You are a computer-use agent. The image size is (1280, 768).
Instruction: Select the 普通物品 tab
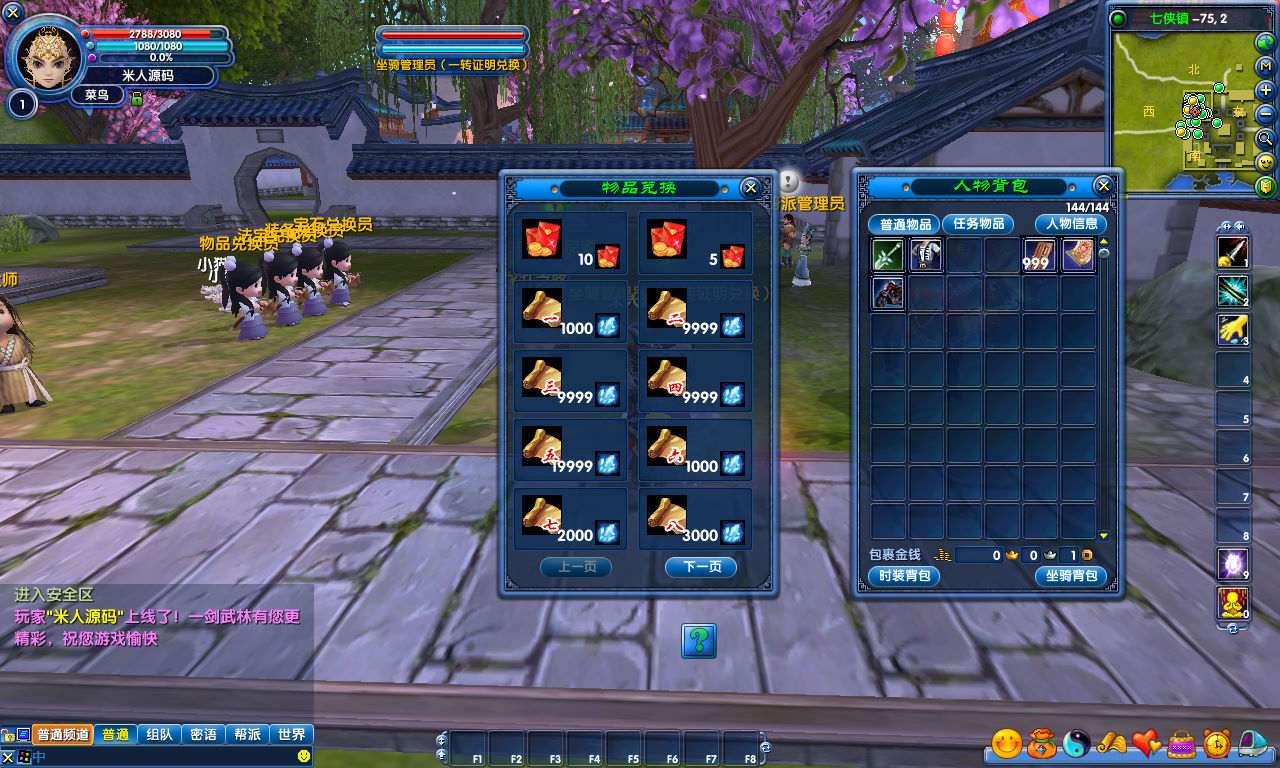pyautogui.click(x=904, y=224)
